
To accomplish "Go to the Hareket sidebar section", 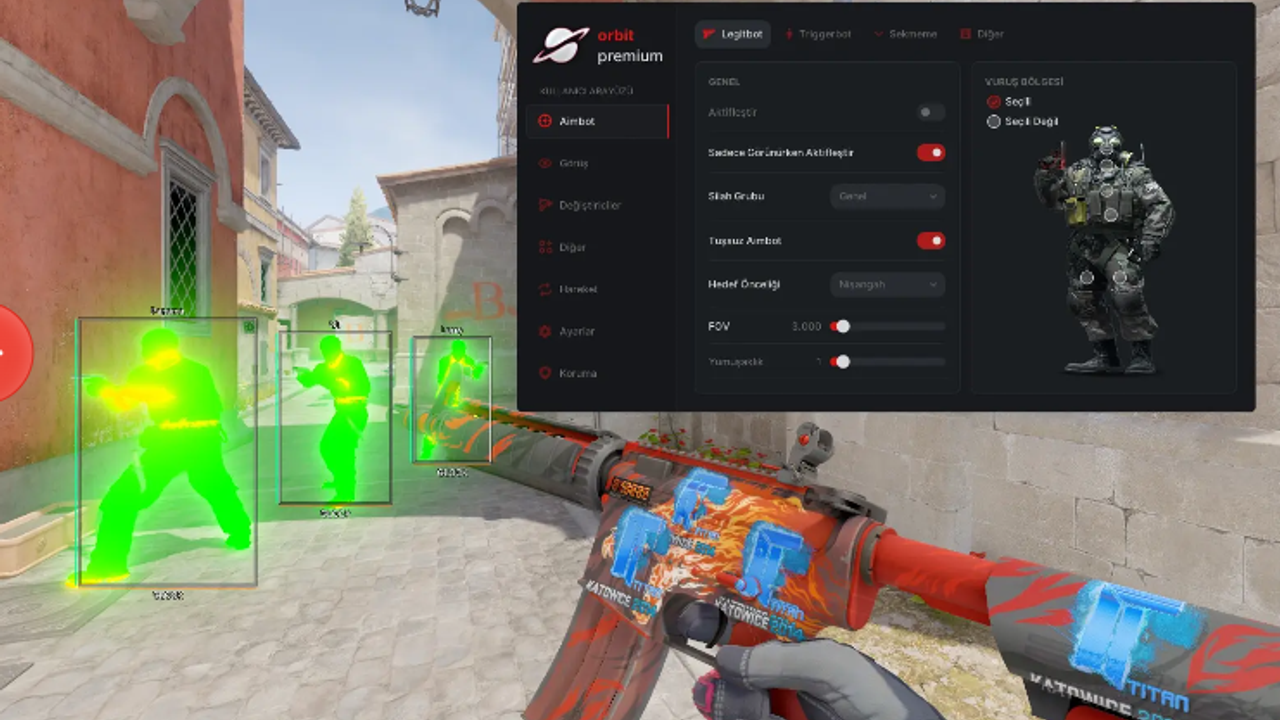I will click(x=578, y=289).
